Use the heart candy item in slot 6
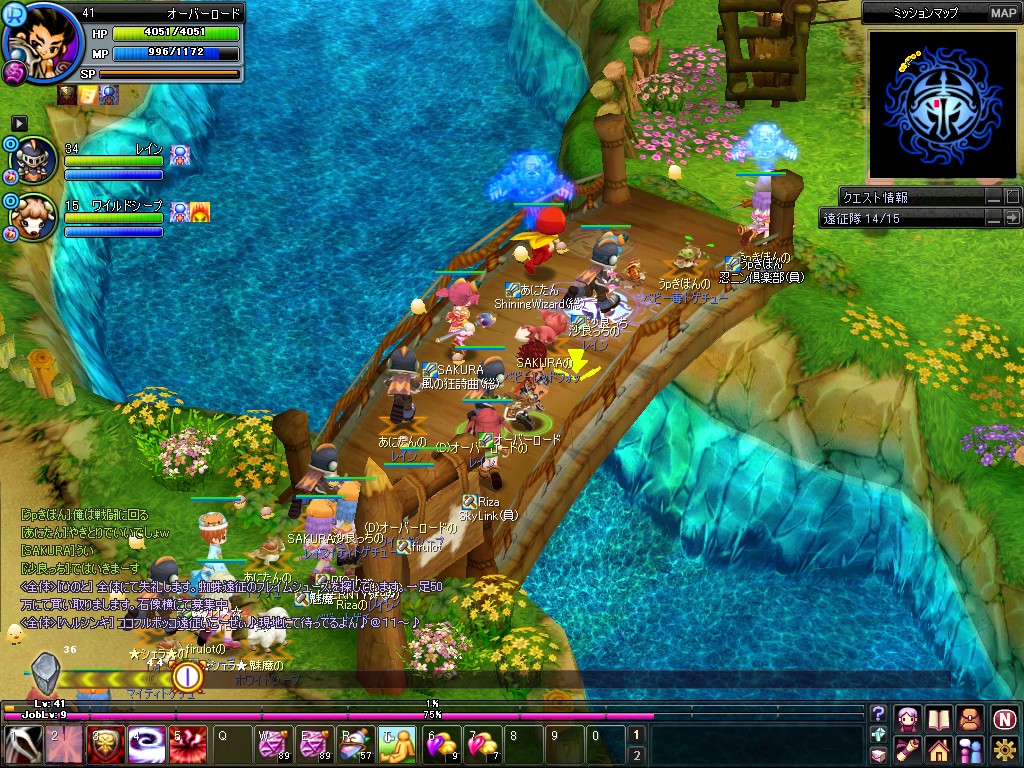Image resolution: width=1024 pixels, height=768 pixels. pos(442,746)
